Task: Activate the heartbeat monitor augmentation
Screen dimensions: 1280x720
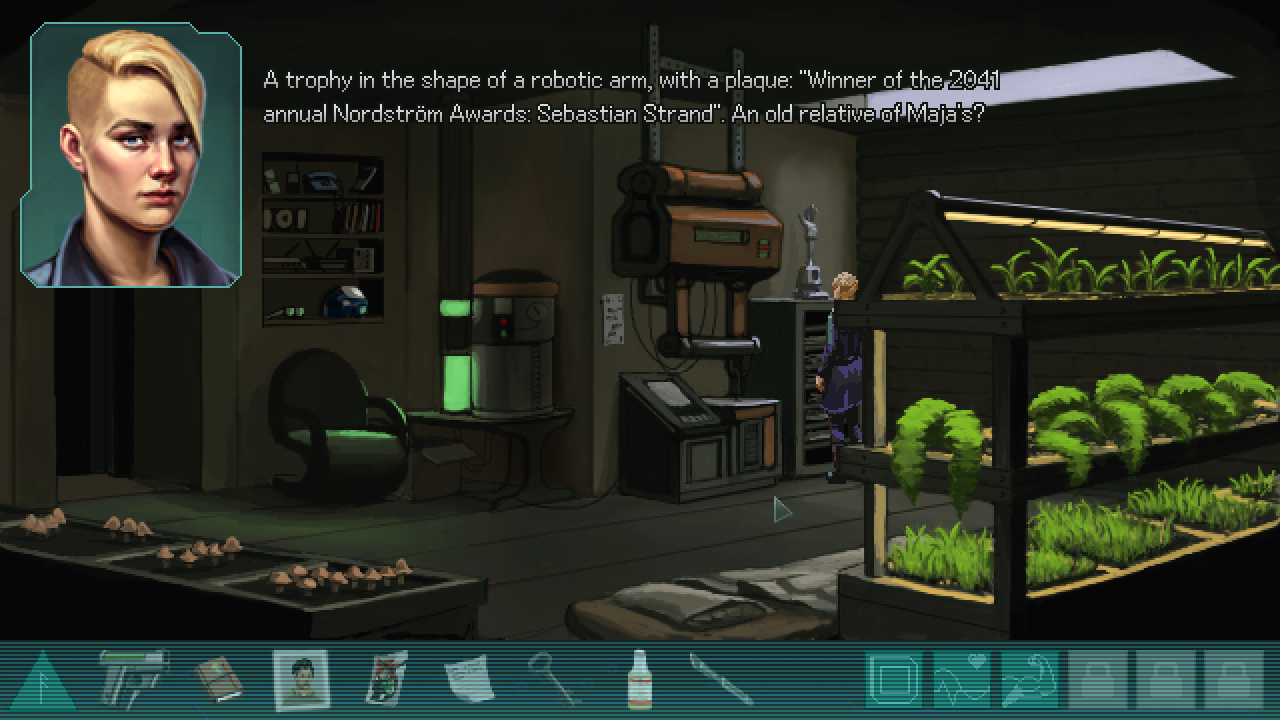Action: 962,680
